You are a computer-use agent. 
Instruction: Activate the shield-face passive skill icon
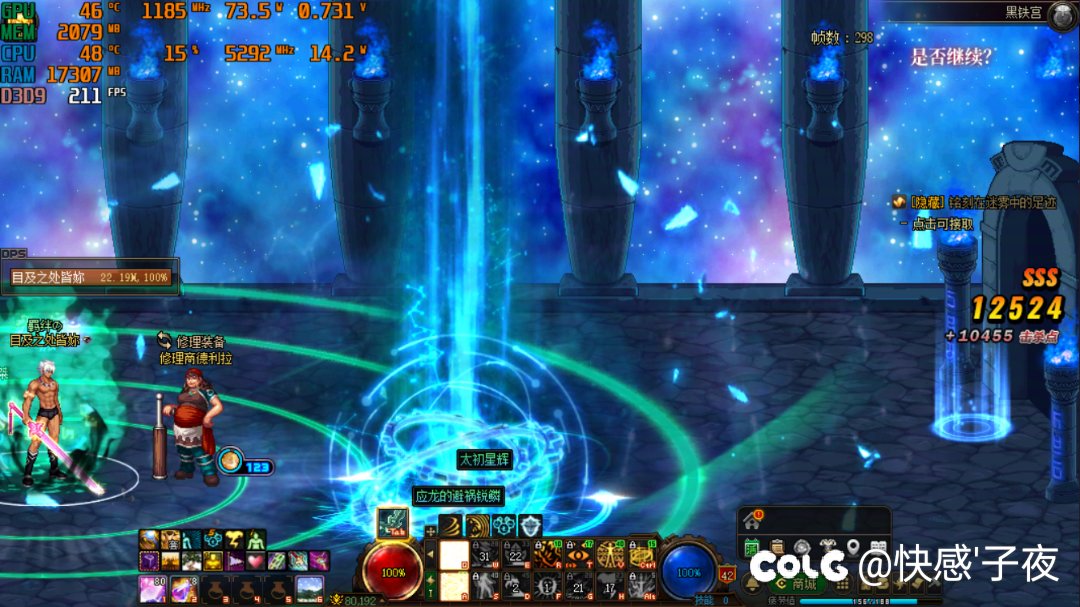[x=529, y=526]
